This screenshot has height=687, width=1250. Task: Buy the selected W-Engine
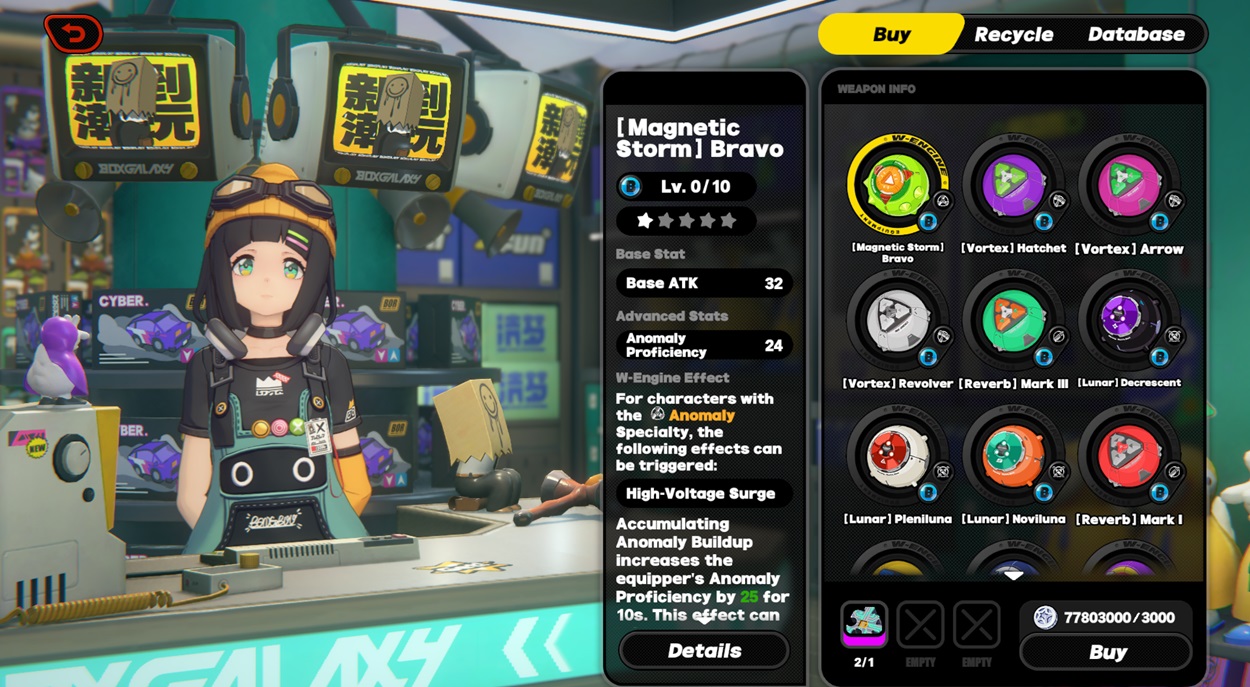(x=1106, y=653)
